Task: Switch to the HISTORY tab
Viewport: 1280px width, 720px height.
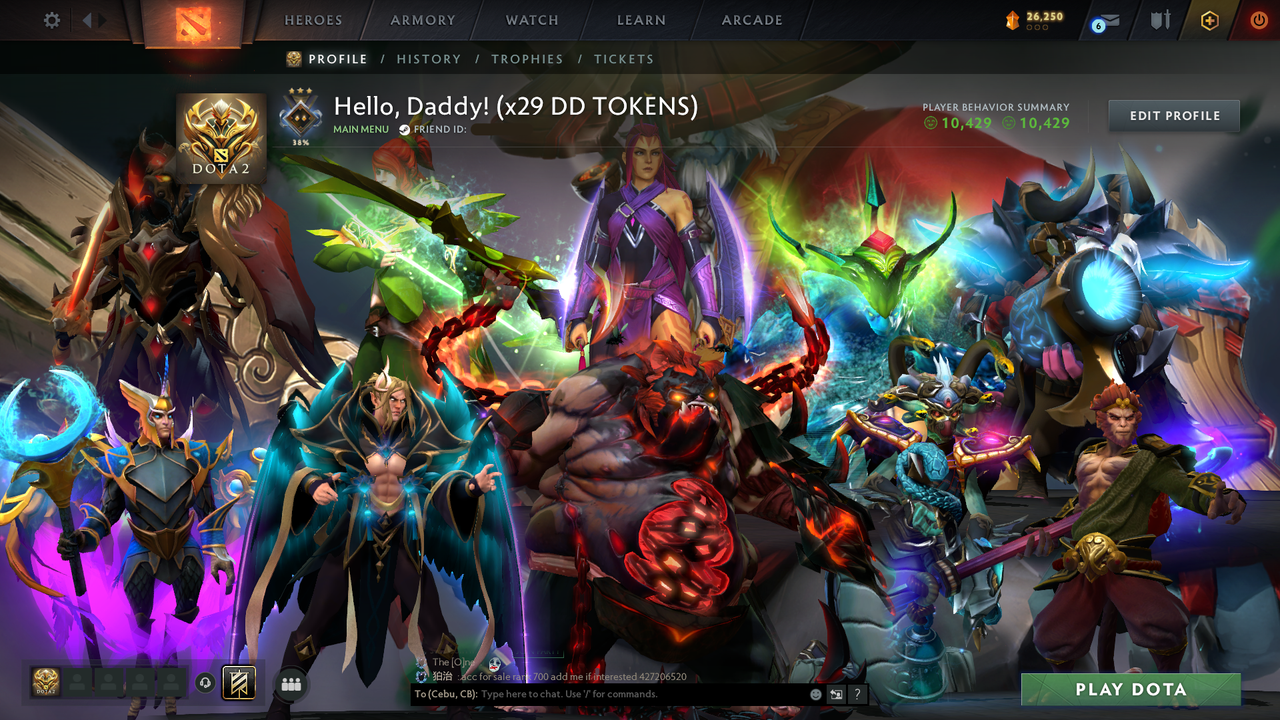Action: (x=428, y=59)
